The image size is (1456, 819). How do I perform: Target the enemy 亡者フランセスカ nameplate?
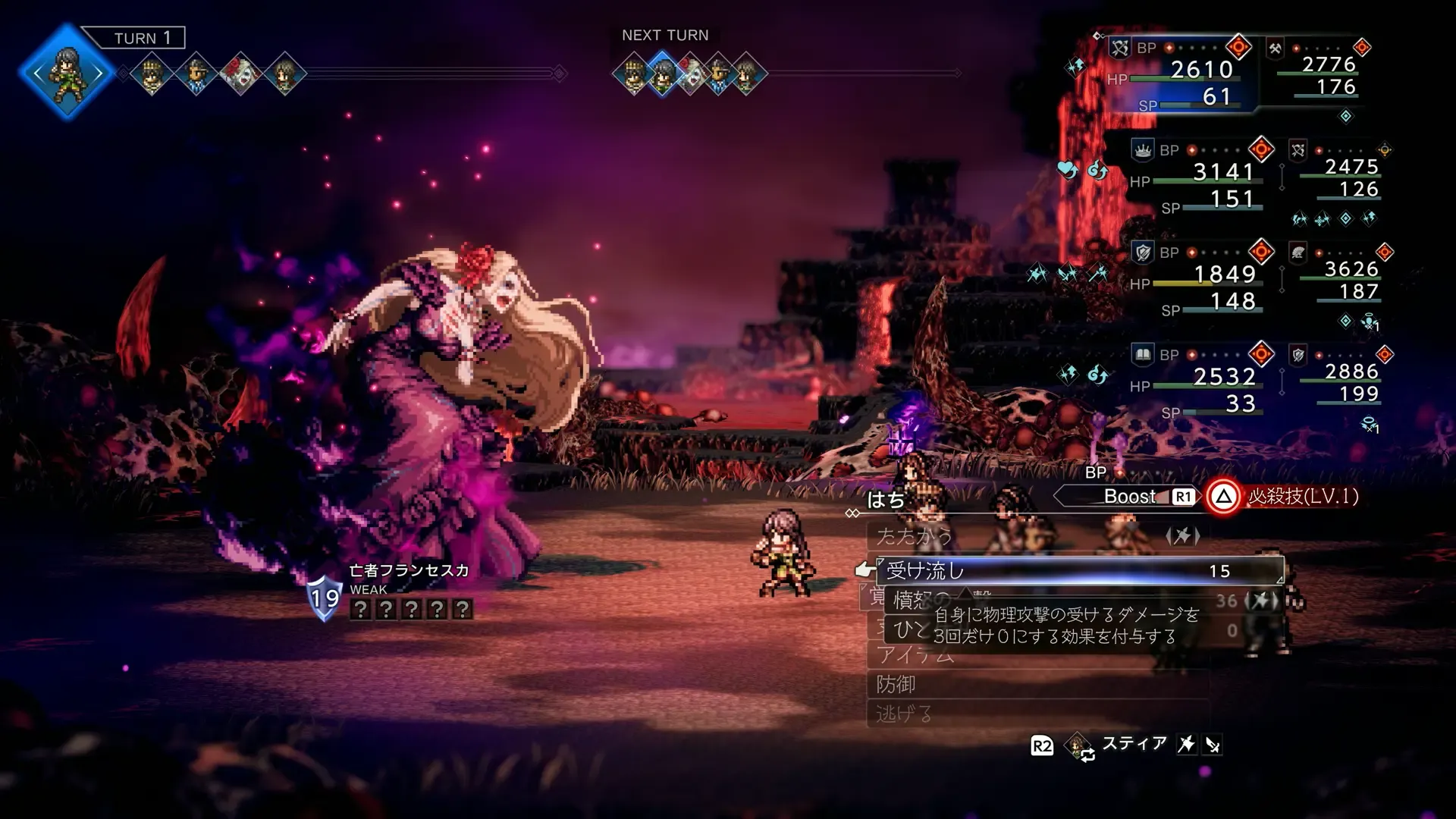tap(409, 570)
